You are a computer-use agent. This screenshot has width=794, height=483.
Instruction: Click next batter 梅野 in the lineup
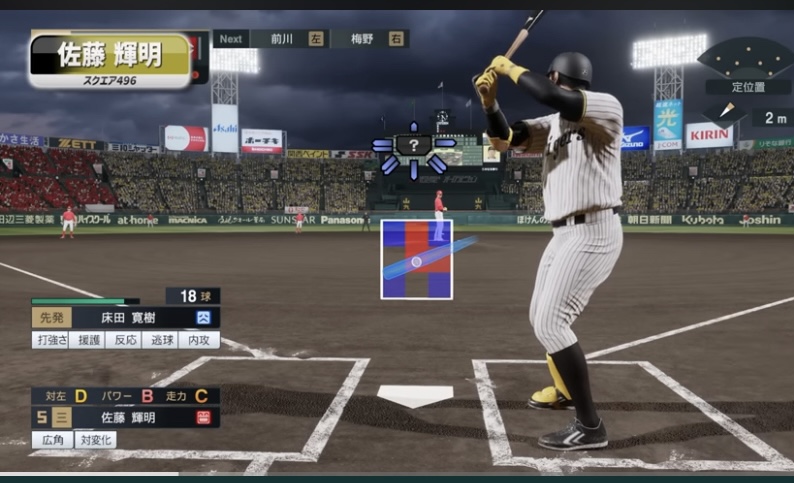369,39
